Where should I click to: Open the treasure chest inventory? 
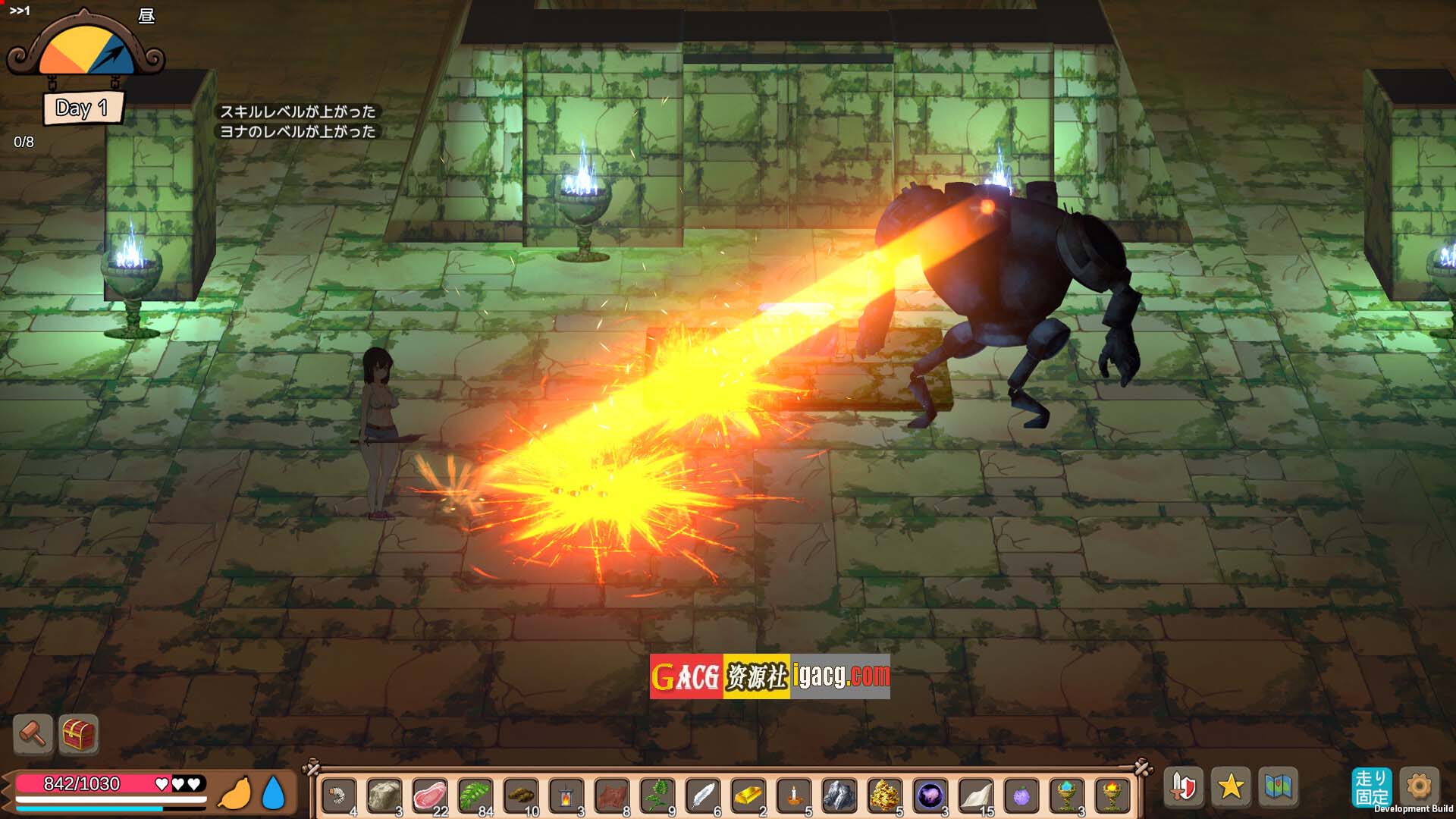pos(78,733)
